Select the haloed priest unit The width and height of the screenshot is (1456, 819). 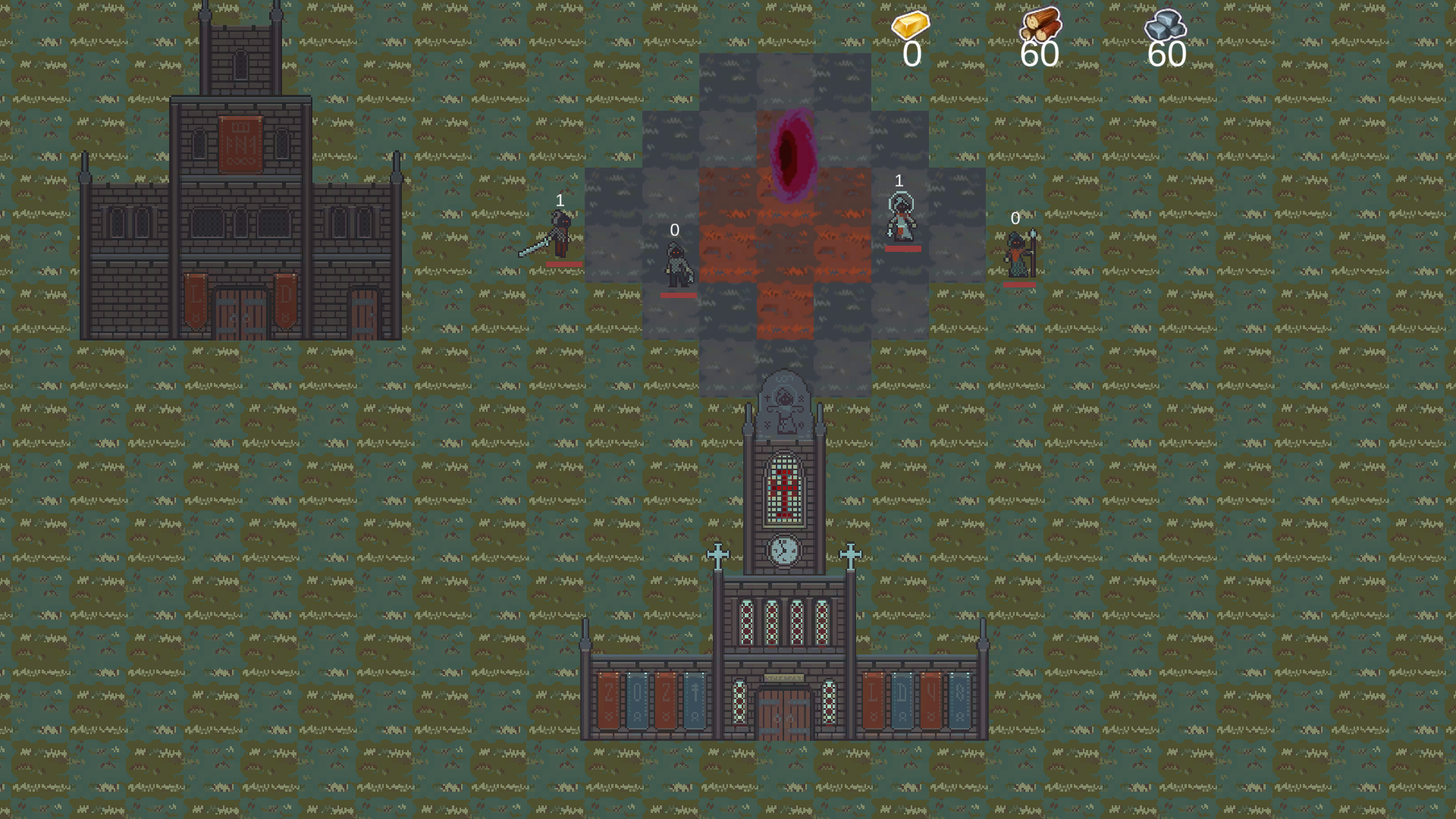point(901,218)
